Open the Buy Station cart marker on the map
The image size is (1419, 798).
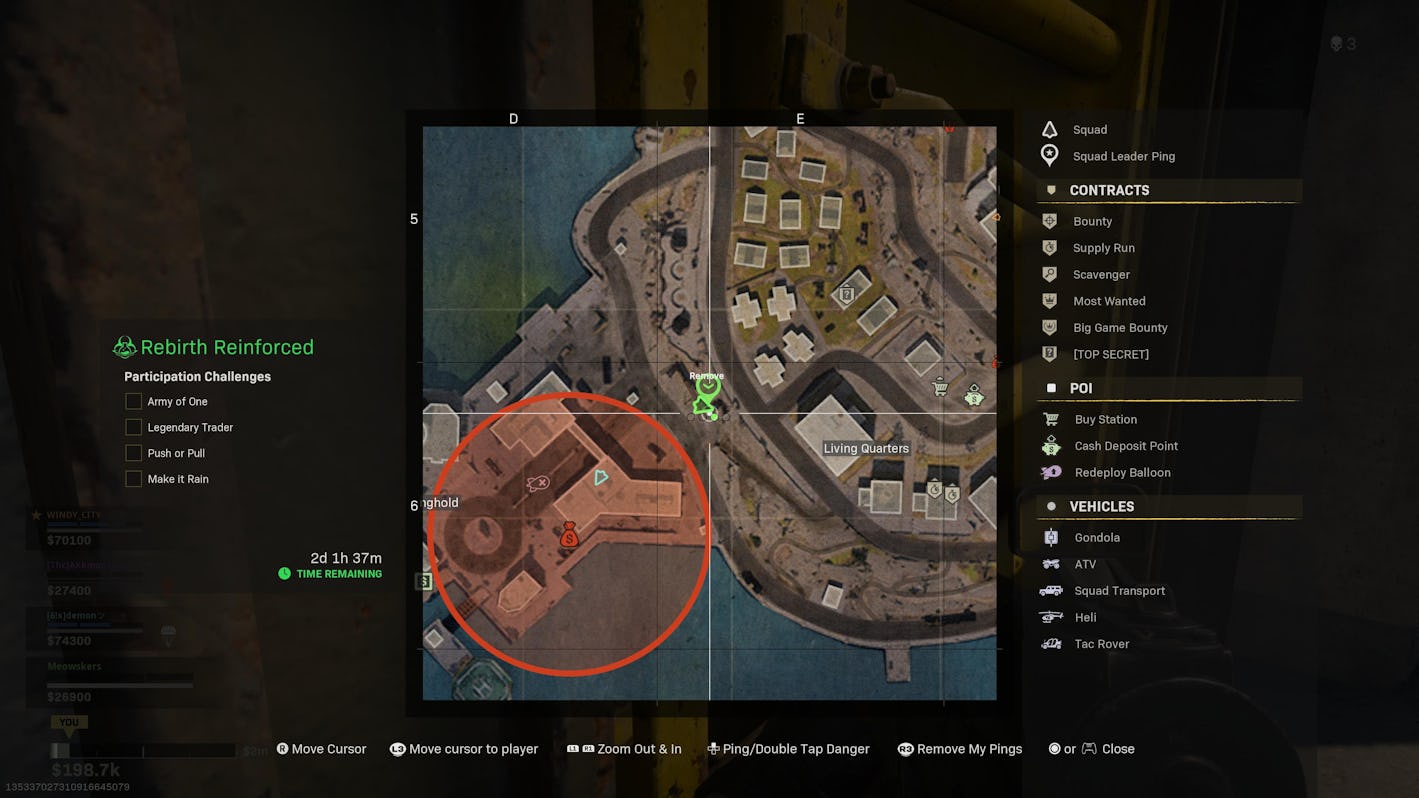tap(939, 386)
